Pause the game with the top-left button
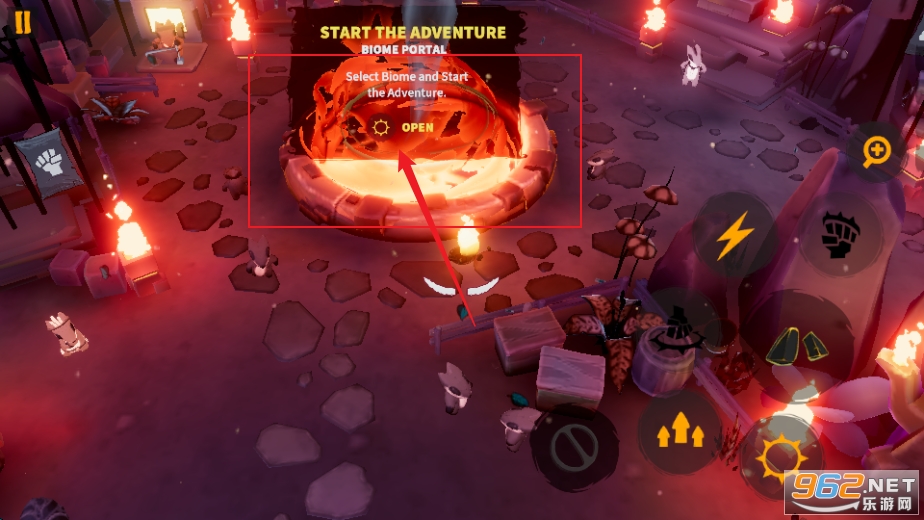924x520 pixels. point(22,21)
